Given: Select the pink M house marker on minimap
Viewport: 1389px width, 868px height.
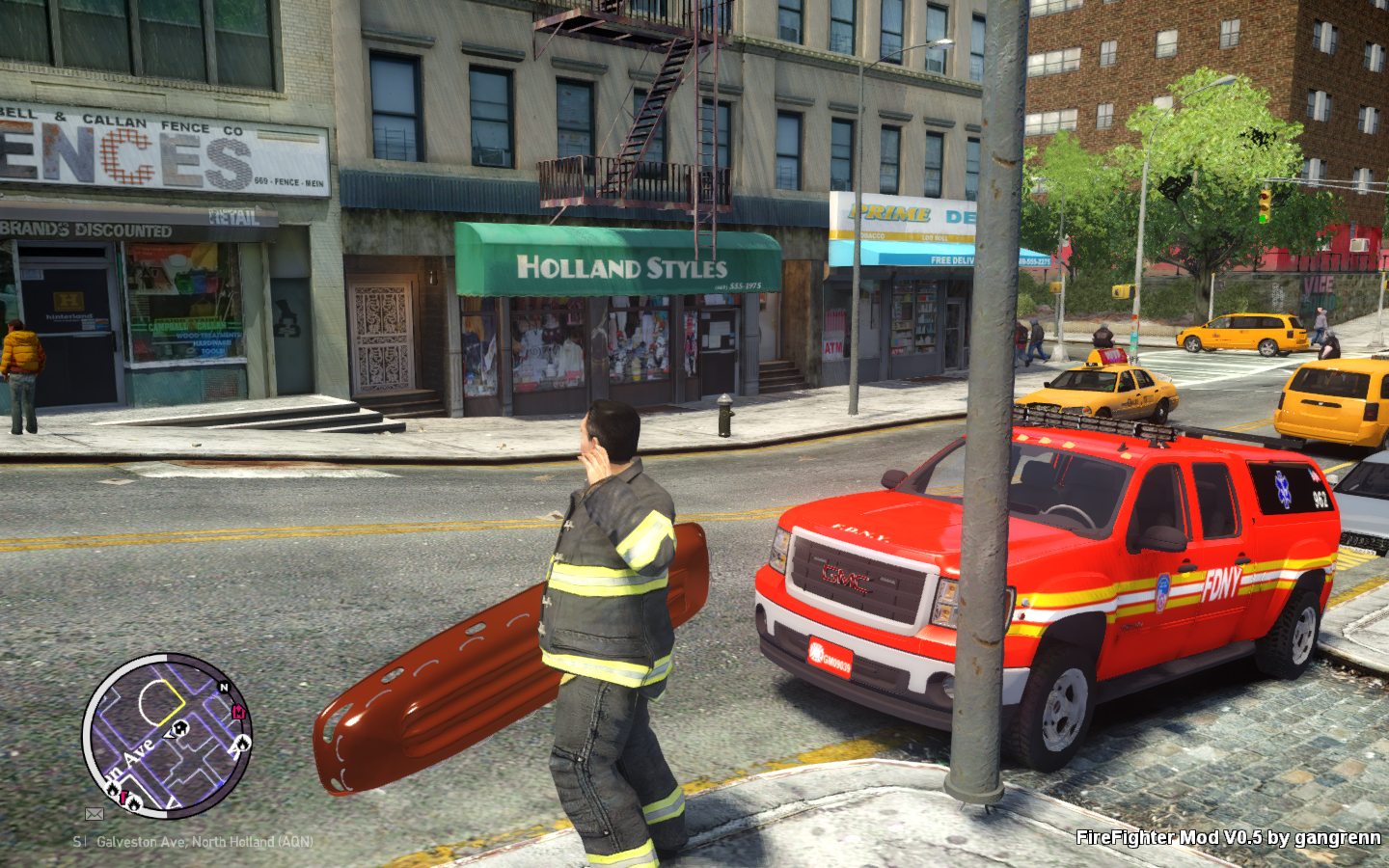Looking at the screenshot, I should click(x=238, y=712).
